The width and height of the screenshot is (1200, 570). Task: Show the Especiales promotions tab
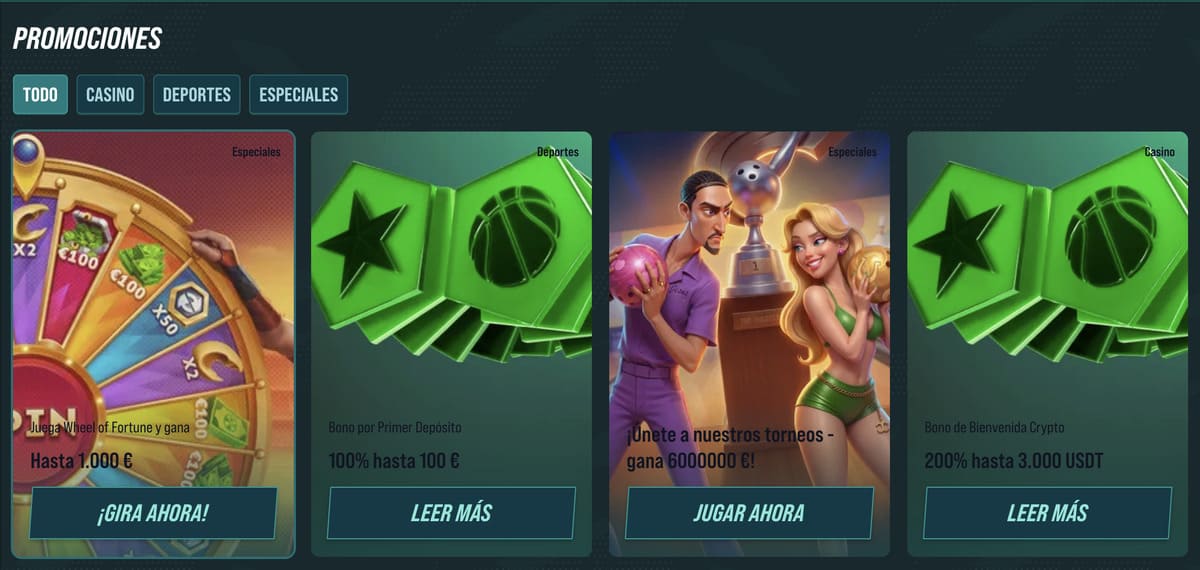click(x=298, y=95)
